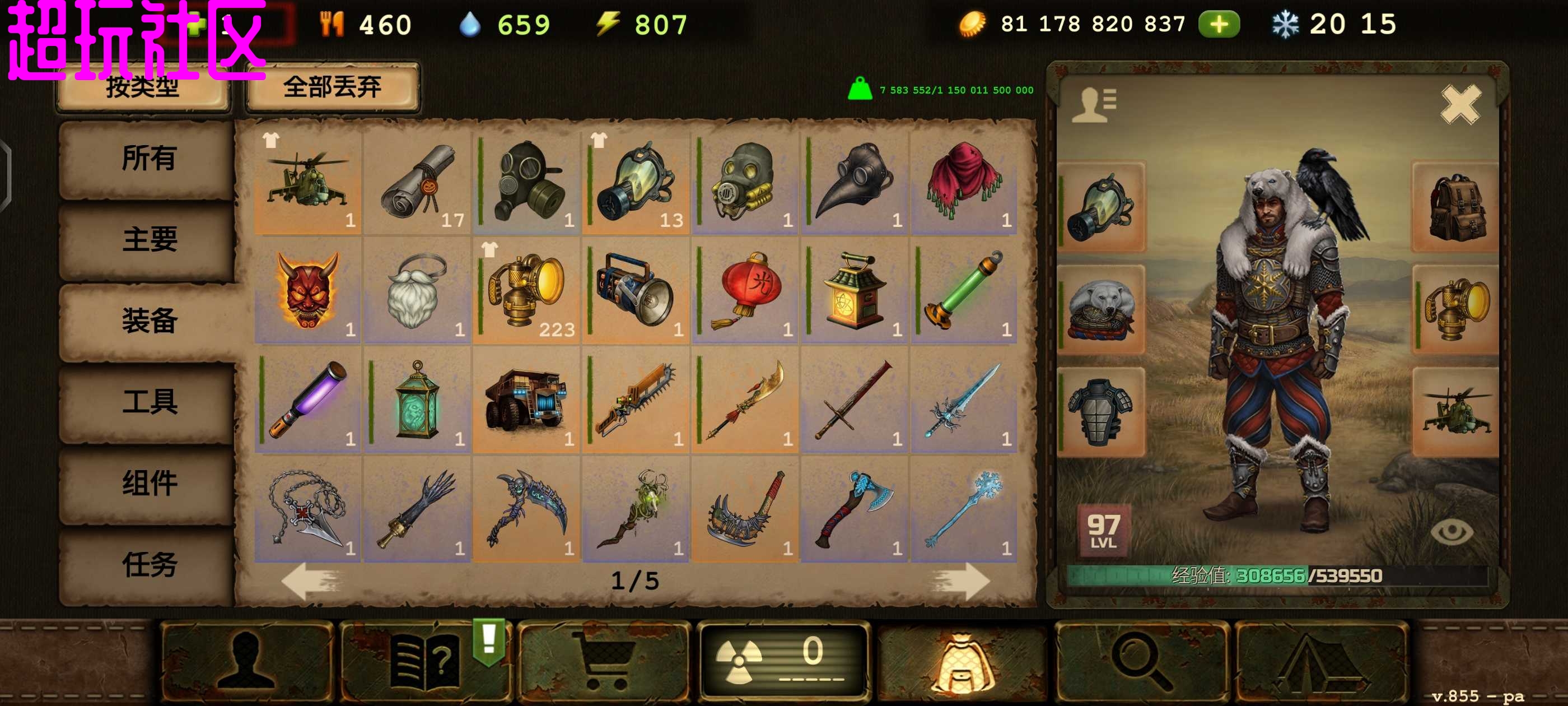This screenshot has width=1568, height=706.
Task: Click the 全部丢弃 button
Action: pos(332,87)
